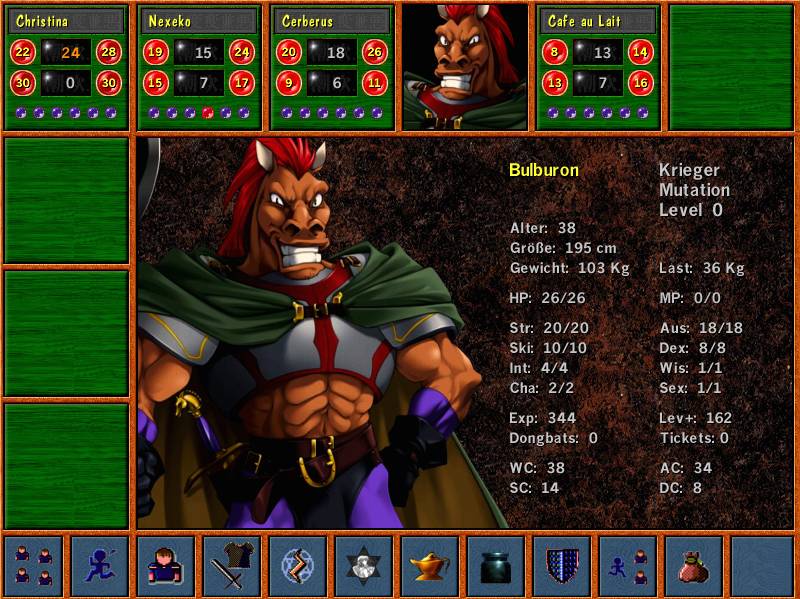The image size is (800, 599).
Task: Select Cafe au Lait's party panel
Action: tap(598, 67)
